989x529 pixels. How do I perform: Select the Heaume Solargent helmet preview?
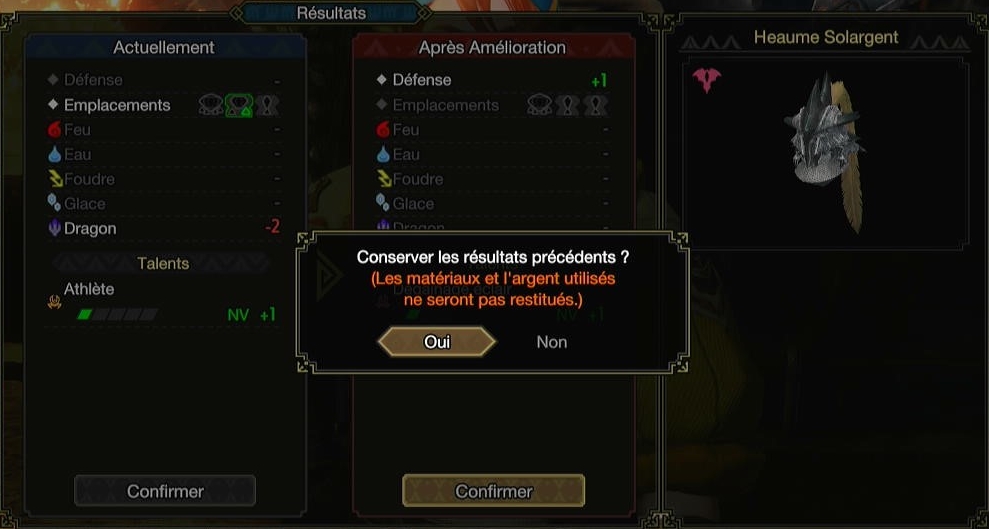[827, 143]
